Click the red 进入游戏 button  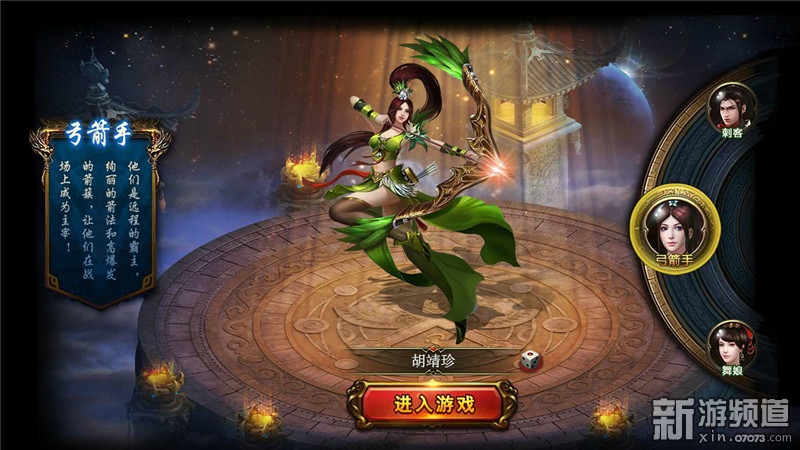[x=433, y=404]
